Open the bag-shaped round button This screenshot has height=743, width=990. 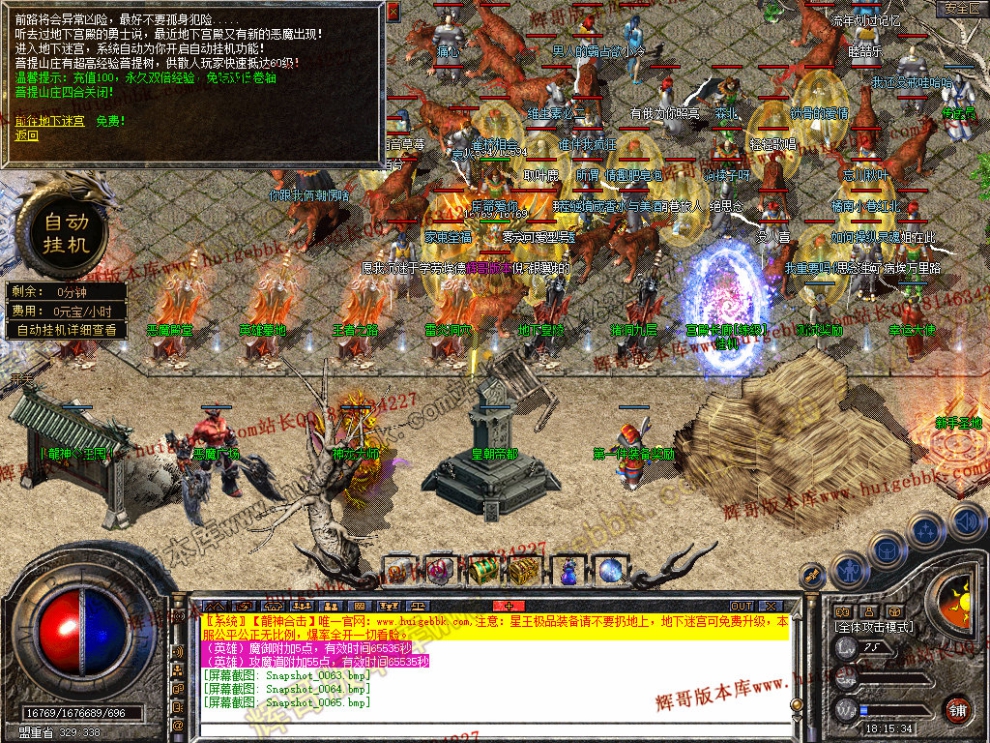click(887, 549)
